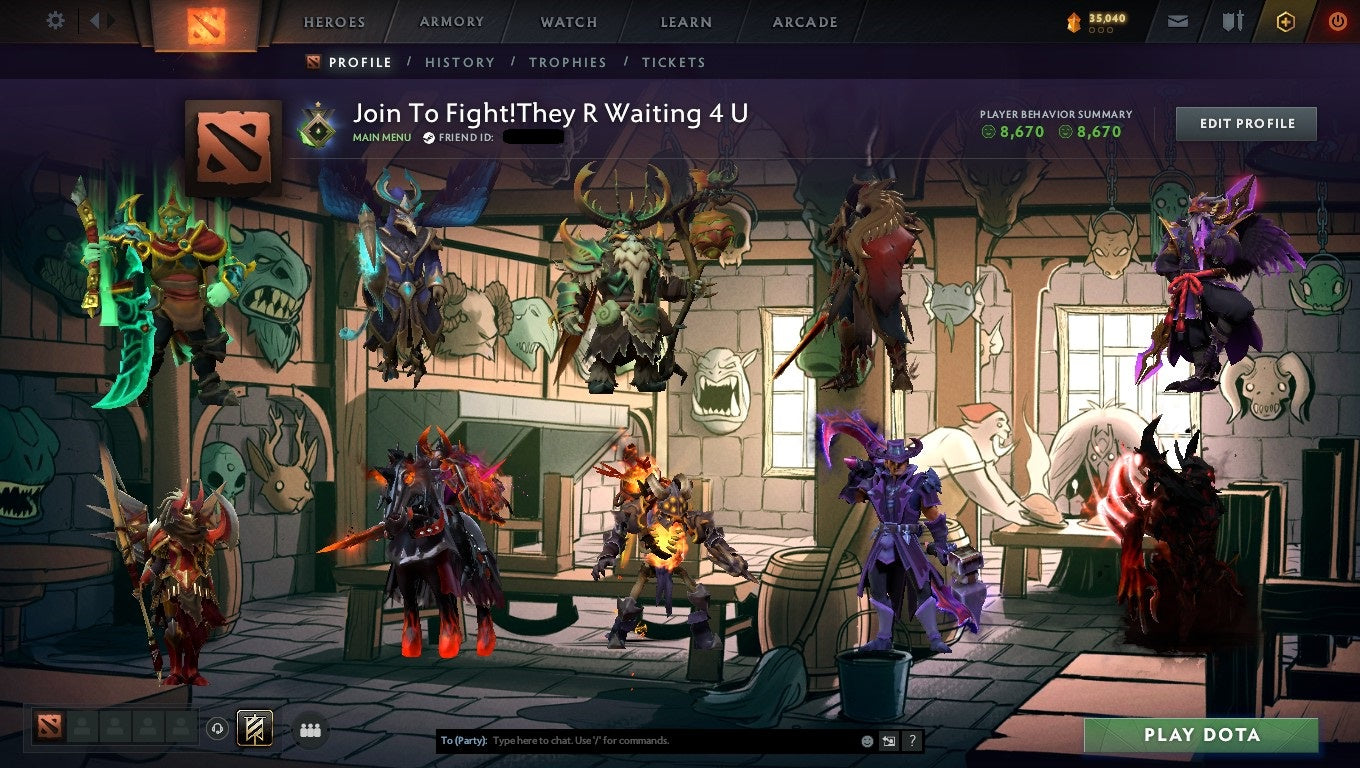Click the back navigation arrow
The image size is (1360, 768).
pyautogui.click(x=95, y=19)
